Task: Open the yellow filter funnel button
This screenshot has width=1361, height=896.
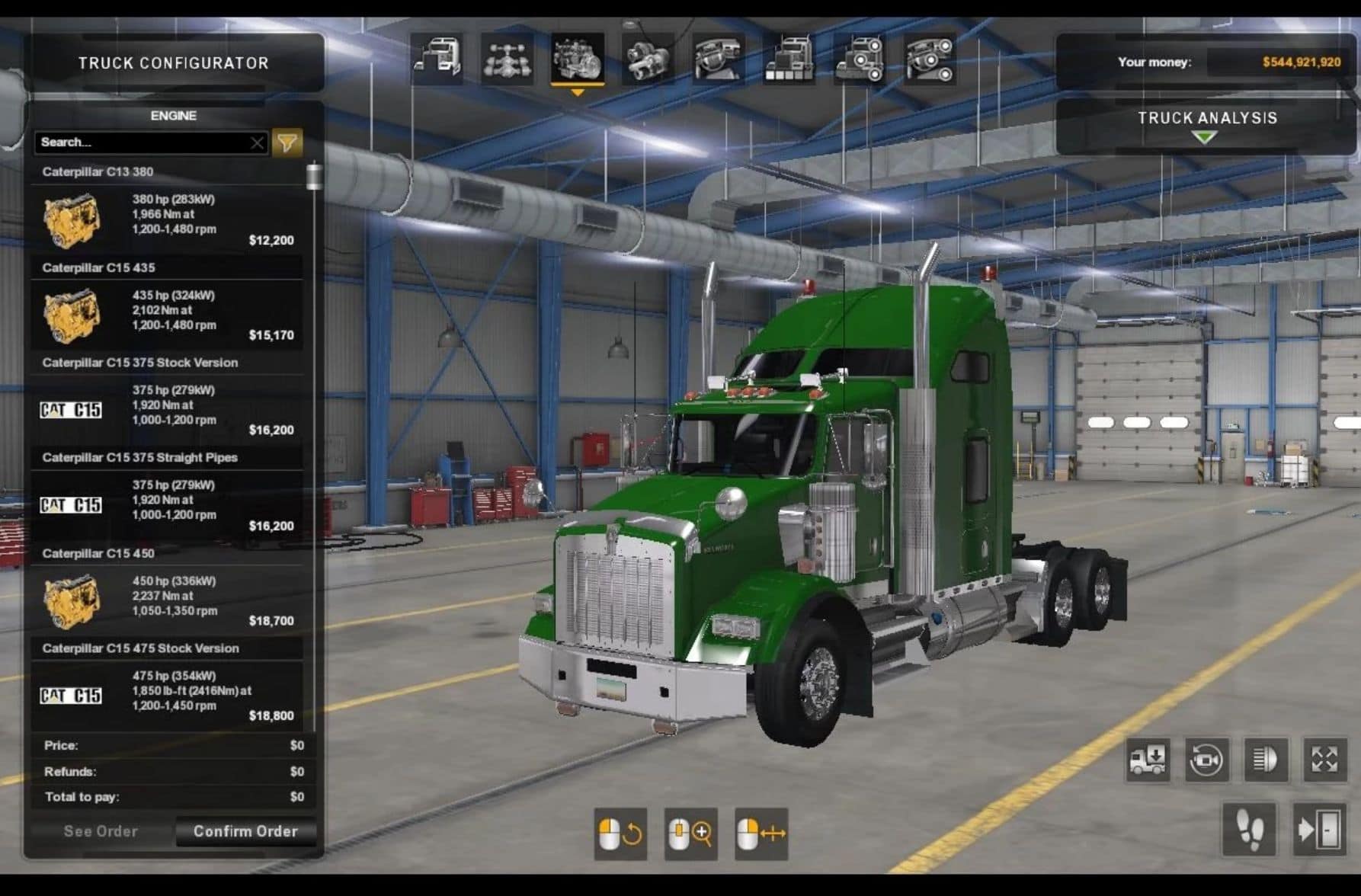Action: point(287,142)
